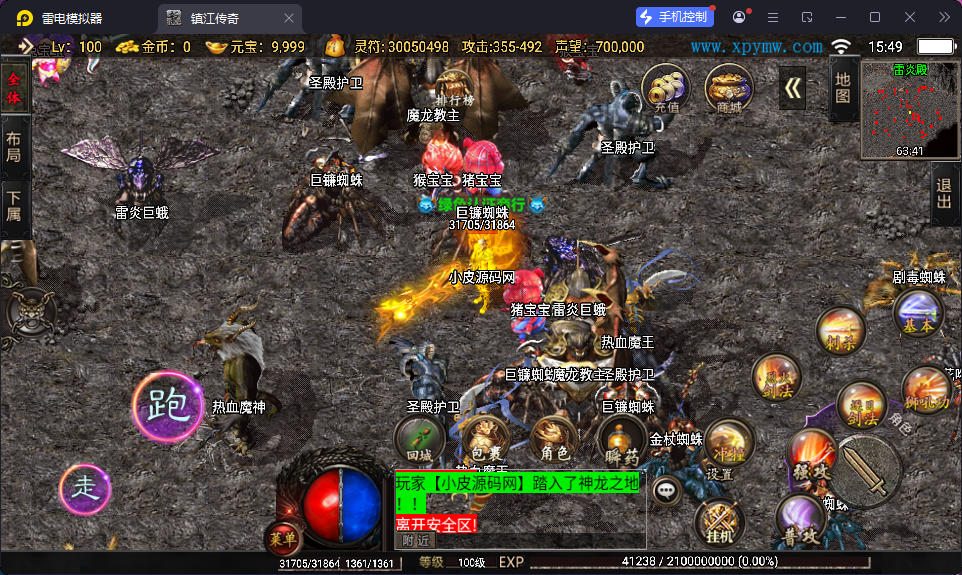Open the 地图 map button
This screenshot has width=962, height=575.
843,88
